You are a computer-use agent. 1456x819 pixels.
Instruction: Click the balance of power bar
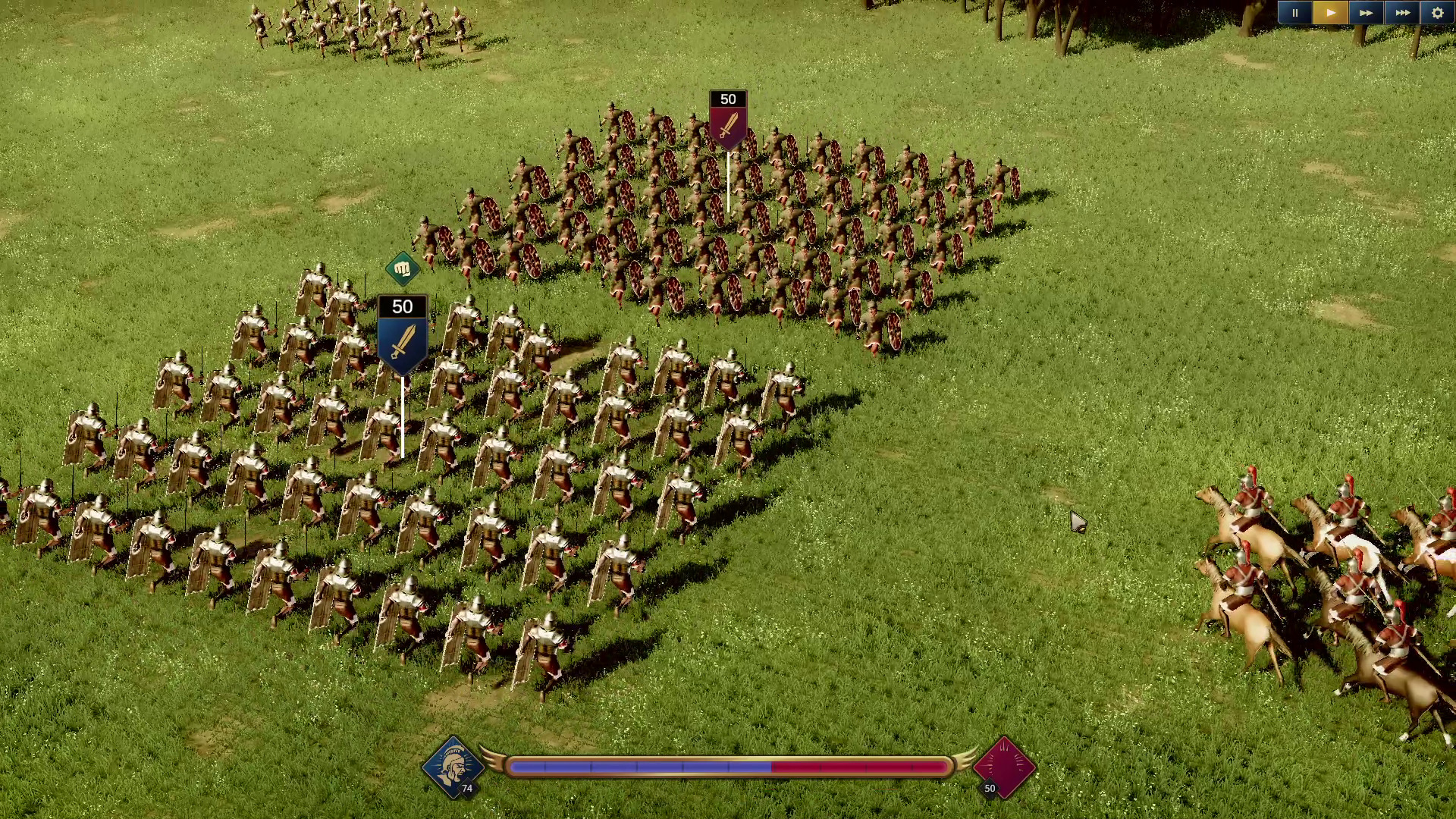(728, 767)
